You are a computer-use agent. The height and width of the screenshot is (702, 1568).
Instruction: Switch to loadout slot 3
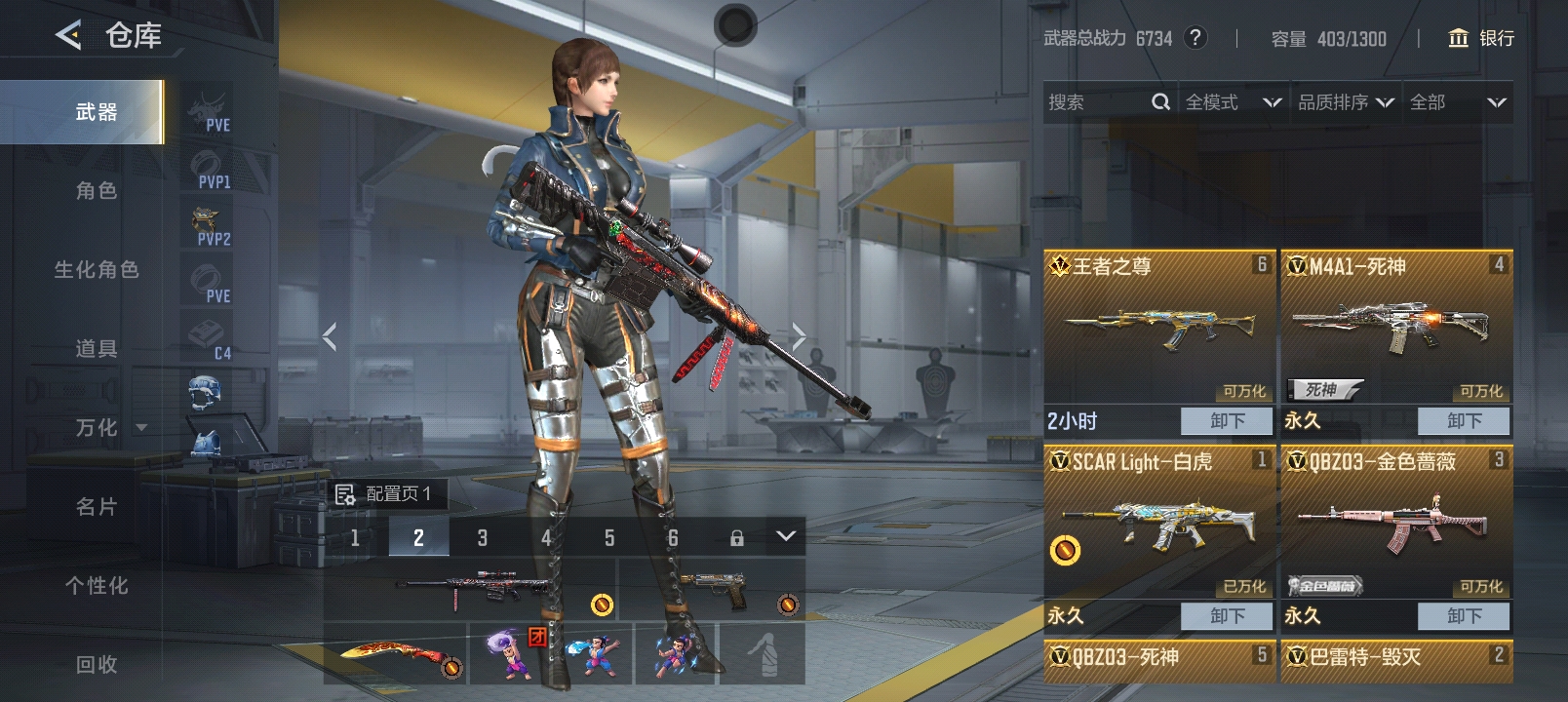tap(482, 537)
